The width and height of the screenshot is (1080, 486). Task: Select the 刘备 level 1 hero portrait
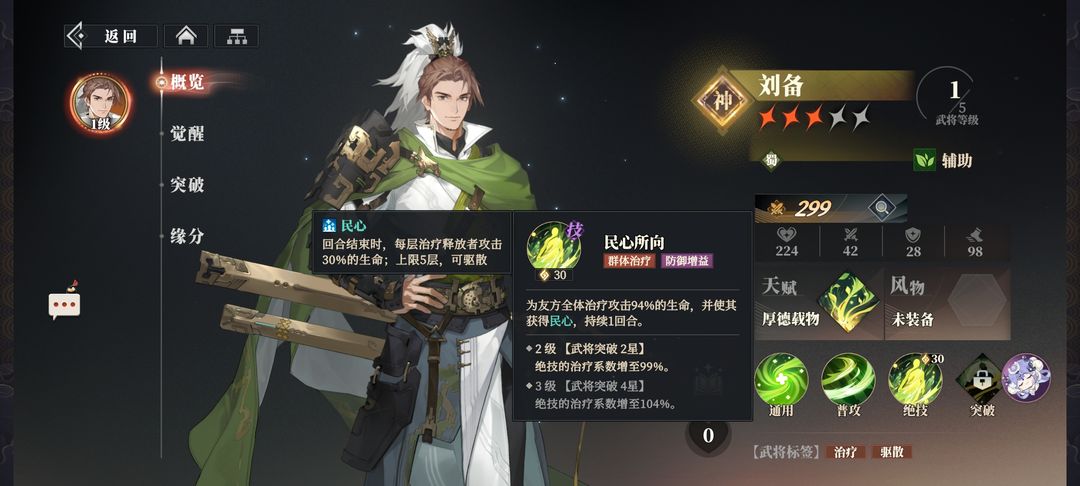[x=100, y=103]
